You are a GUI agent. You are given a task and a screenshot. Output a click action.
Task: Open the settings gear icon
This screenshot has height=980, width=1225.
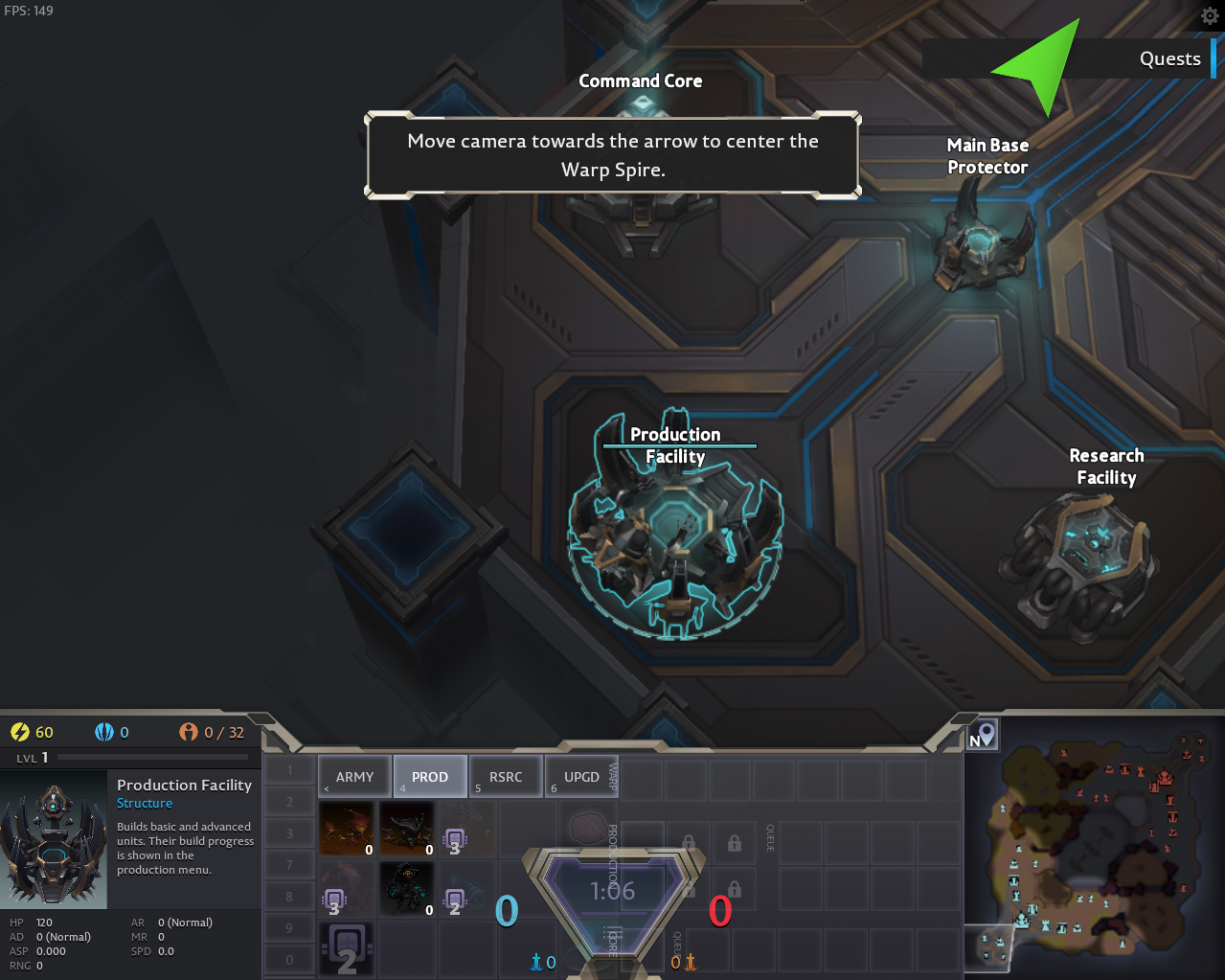point(1210,16)
